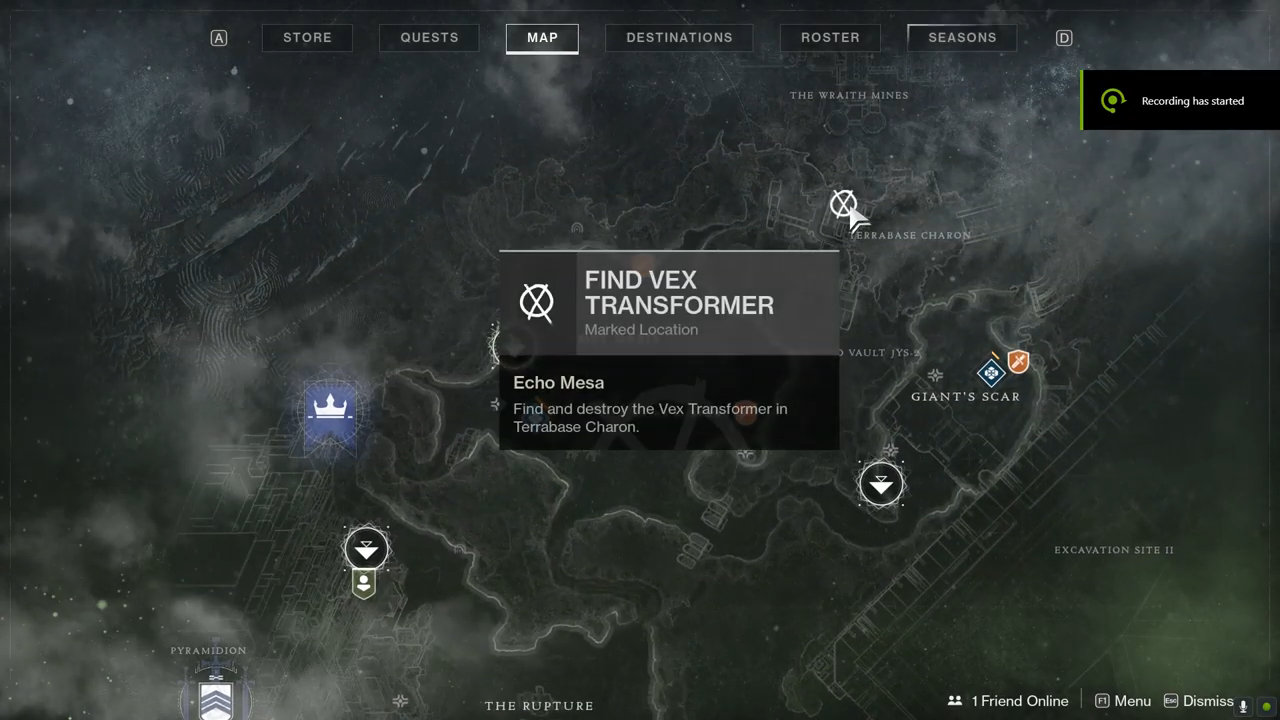Open the Menu option in the footer

[x=1123, y=701]
